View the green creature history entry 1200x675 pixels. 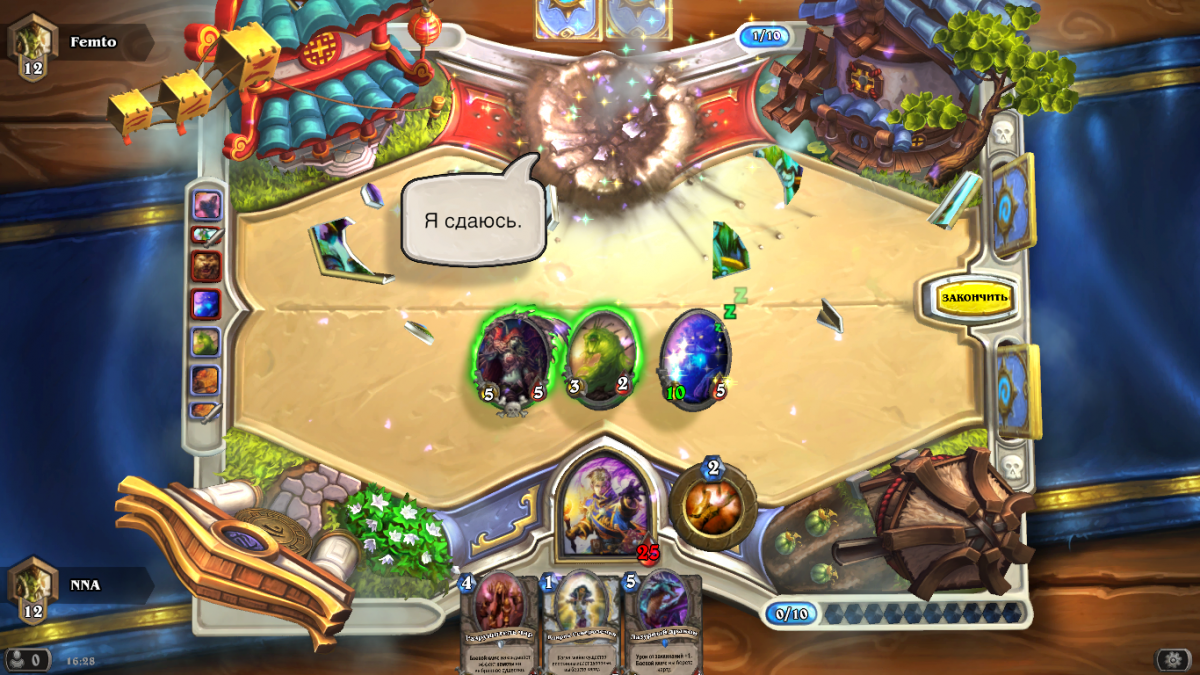pyautogui.click(x=205, y=342)
